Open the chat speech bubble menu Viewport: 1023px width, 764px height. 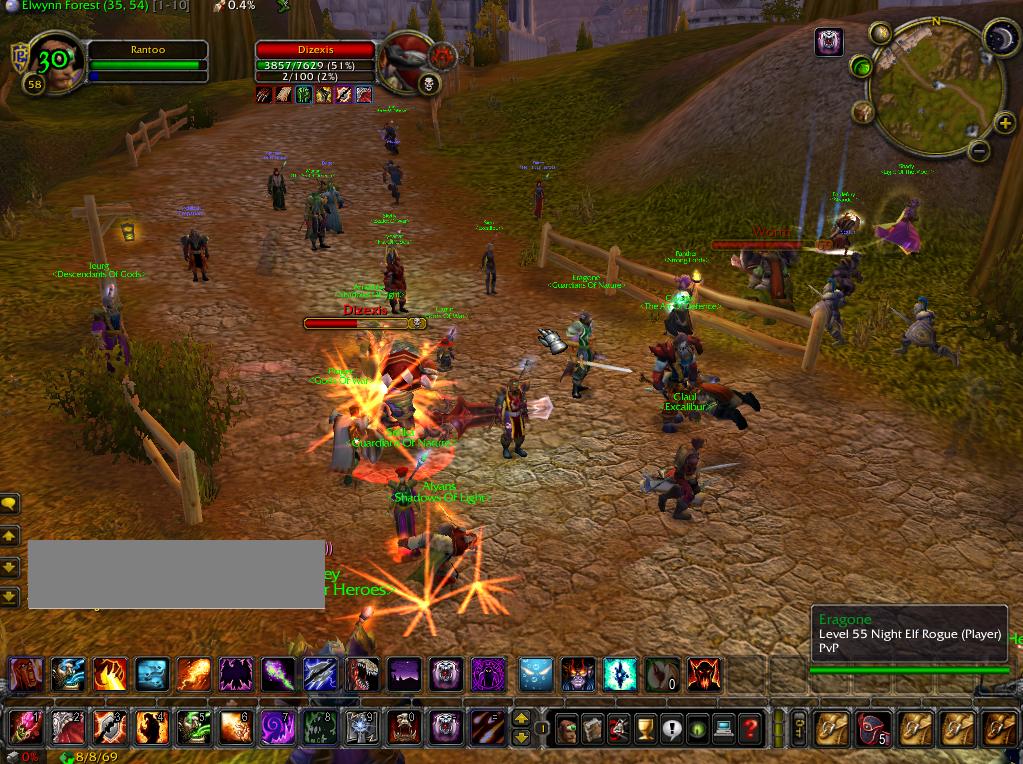9,504
